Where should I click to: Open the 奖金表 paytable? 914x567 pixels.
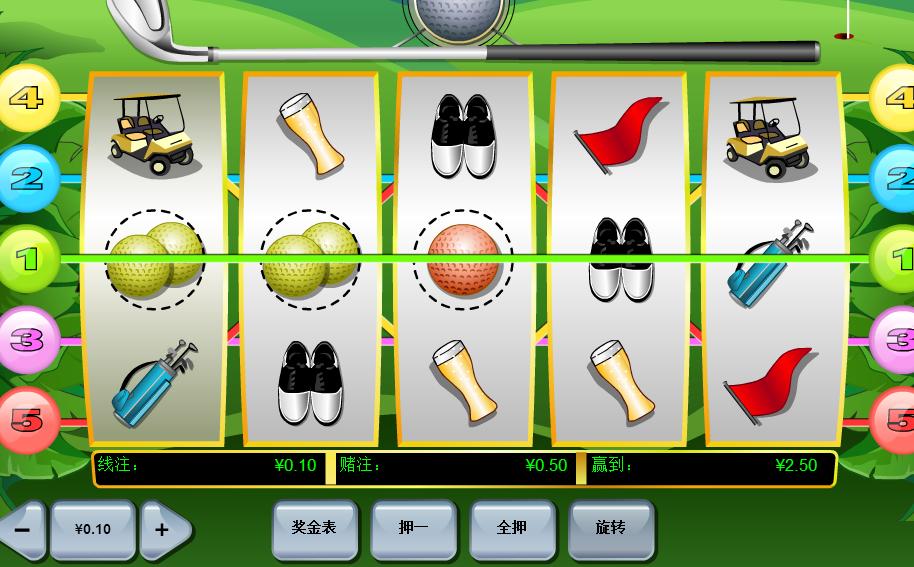(314, 528)
